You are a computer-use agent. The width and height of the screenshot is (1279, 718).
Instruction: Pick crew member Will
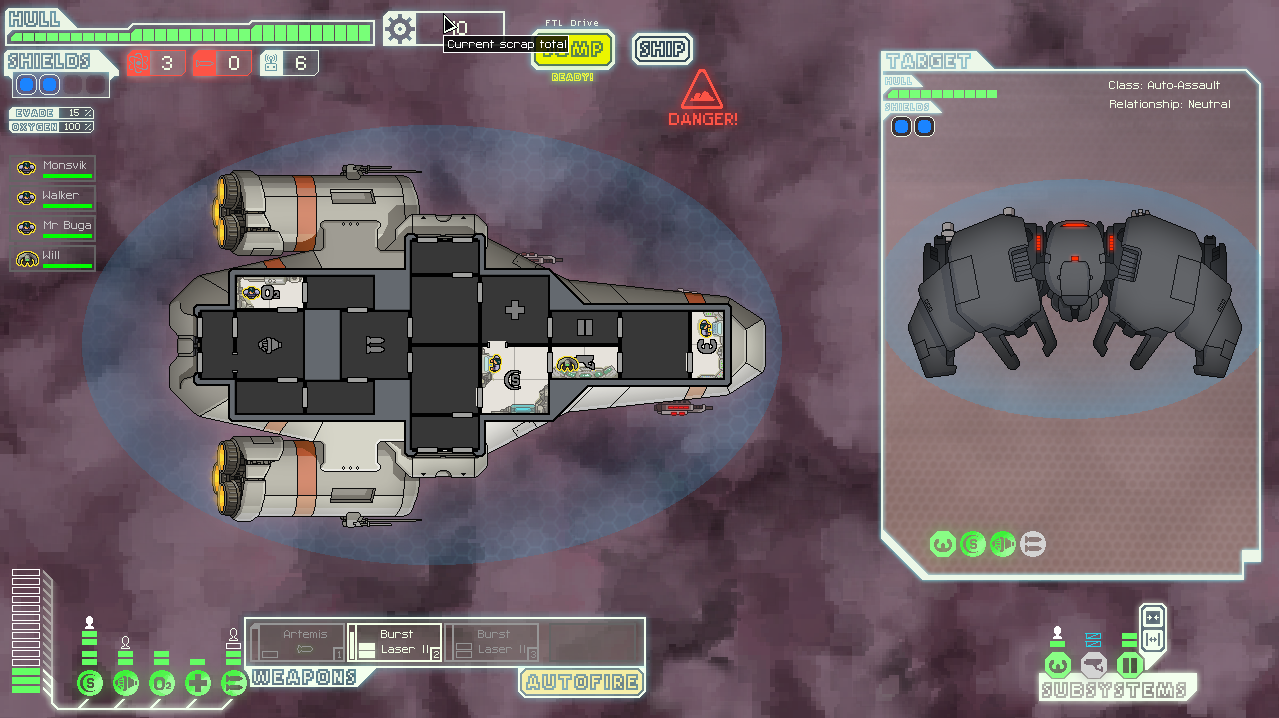click(55, 258)
